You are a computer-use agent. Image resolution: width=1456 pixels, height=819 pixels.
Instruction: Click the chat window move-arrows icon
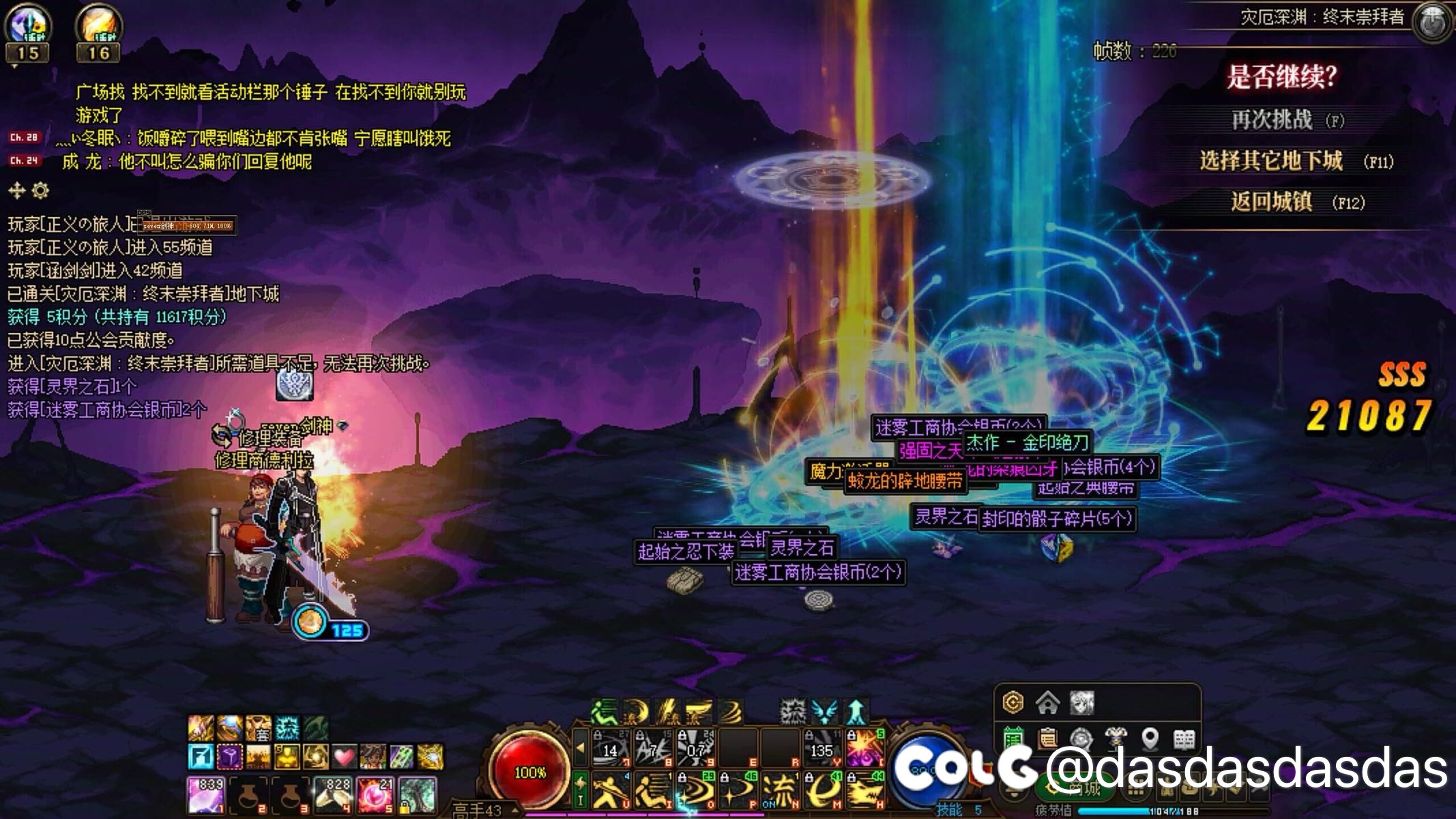click(x=16, y=190)
